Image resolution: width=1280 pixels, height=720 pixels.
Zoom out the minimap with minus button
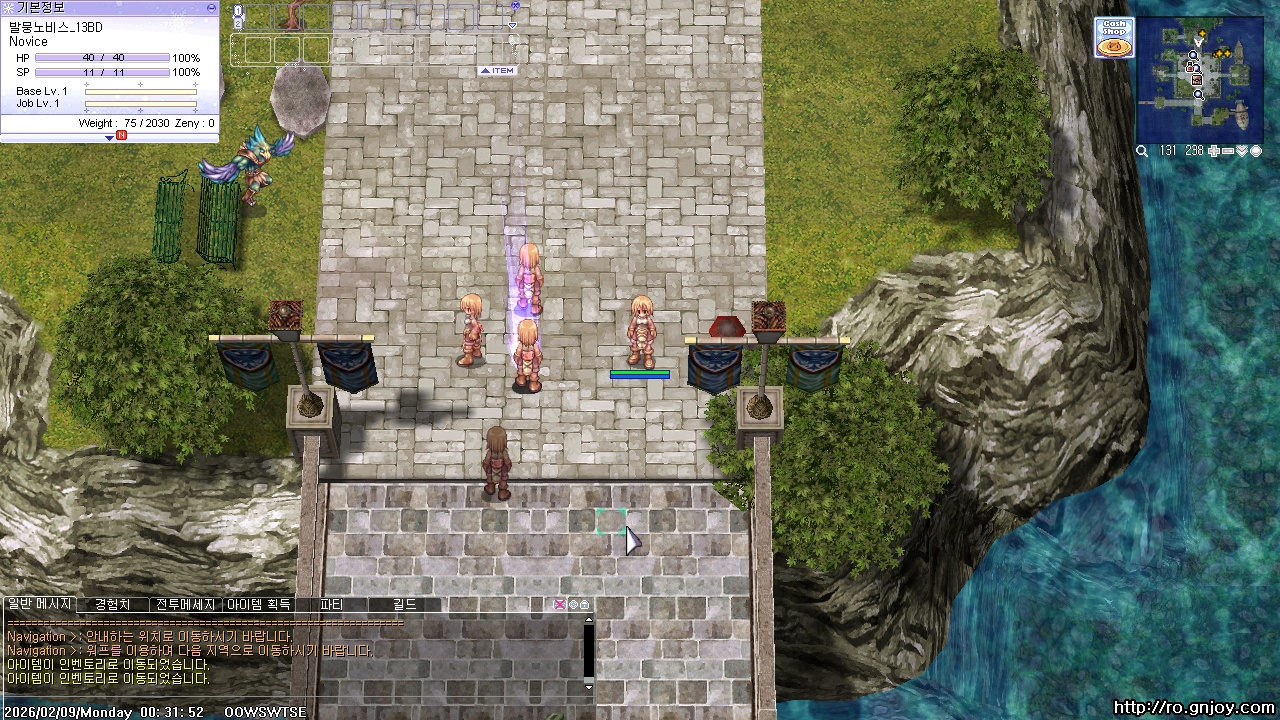(x=1228, y=151)
